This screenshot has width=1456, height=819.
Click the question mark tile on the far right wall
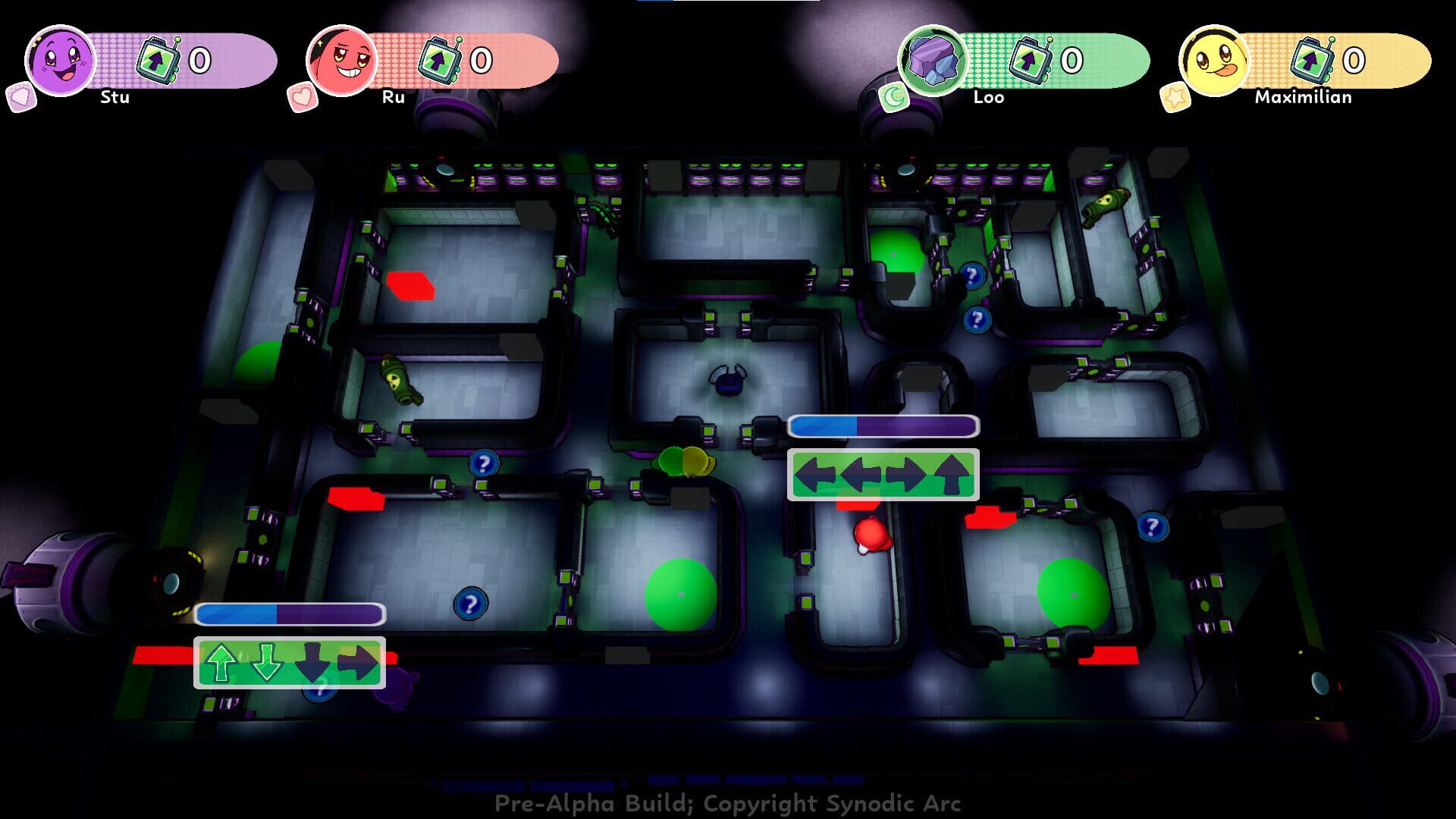coord(1153,525)
